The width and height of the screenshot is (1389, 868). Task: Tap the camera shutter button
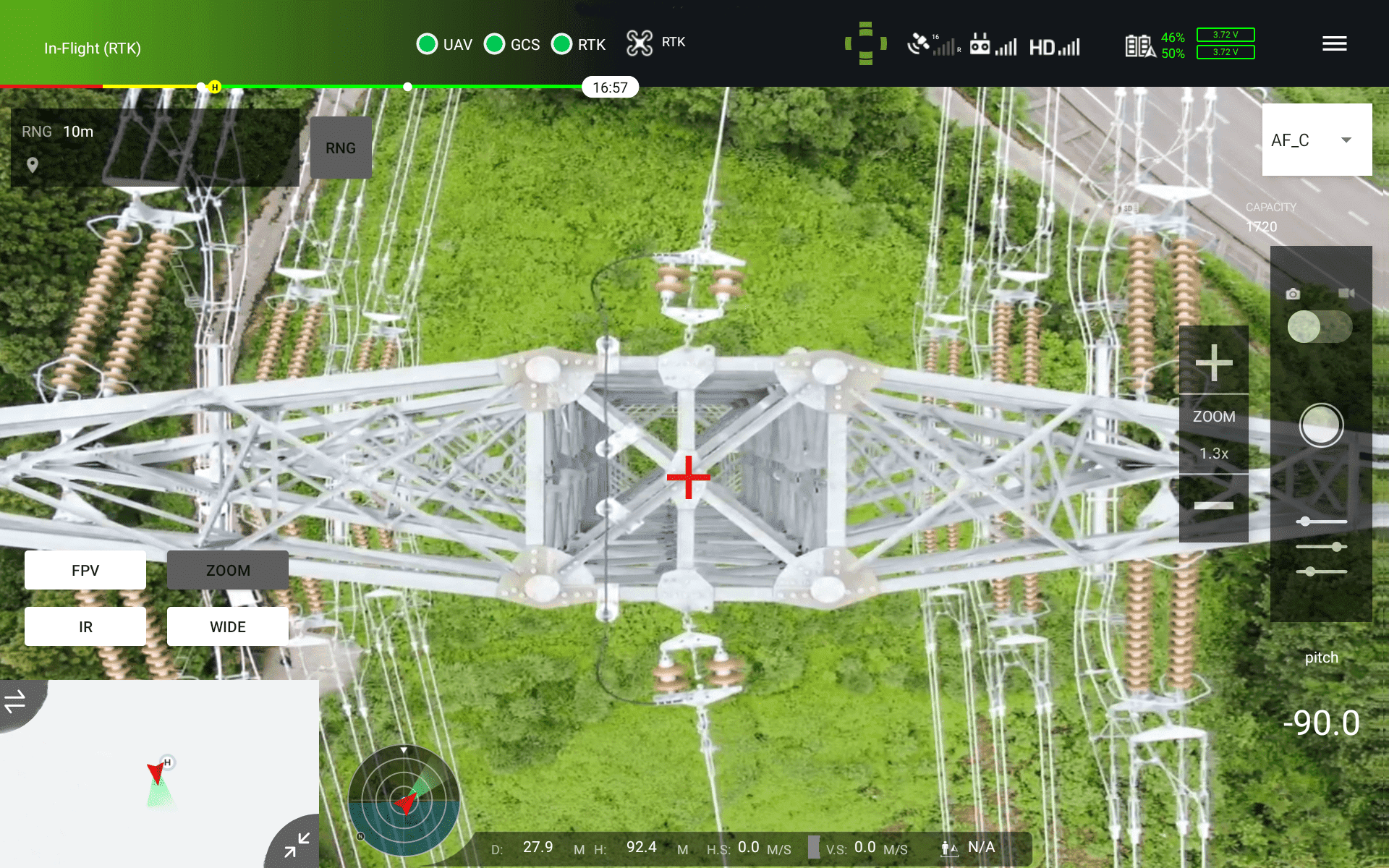[1321, 425]
